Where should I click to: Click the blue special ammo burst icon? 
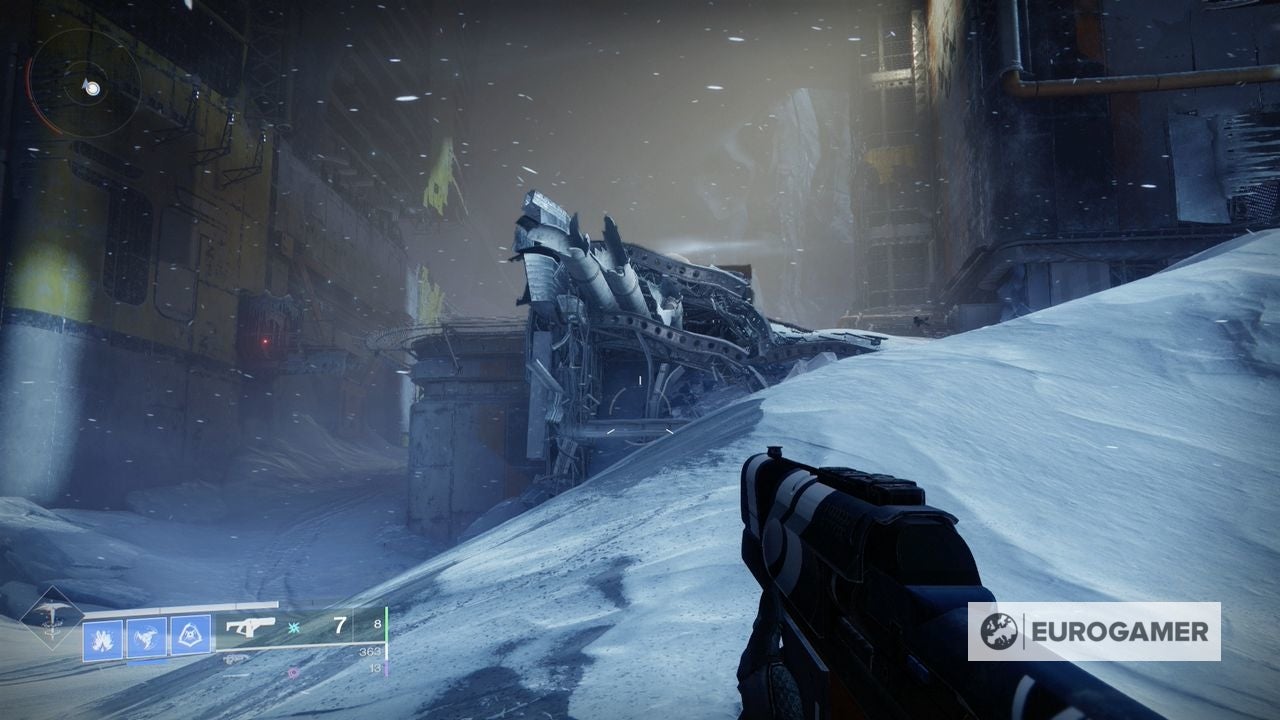[x=292, y=629]
